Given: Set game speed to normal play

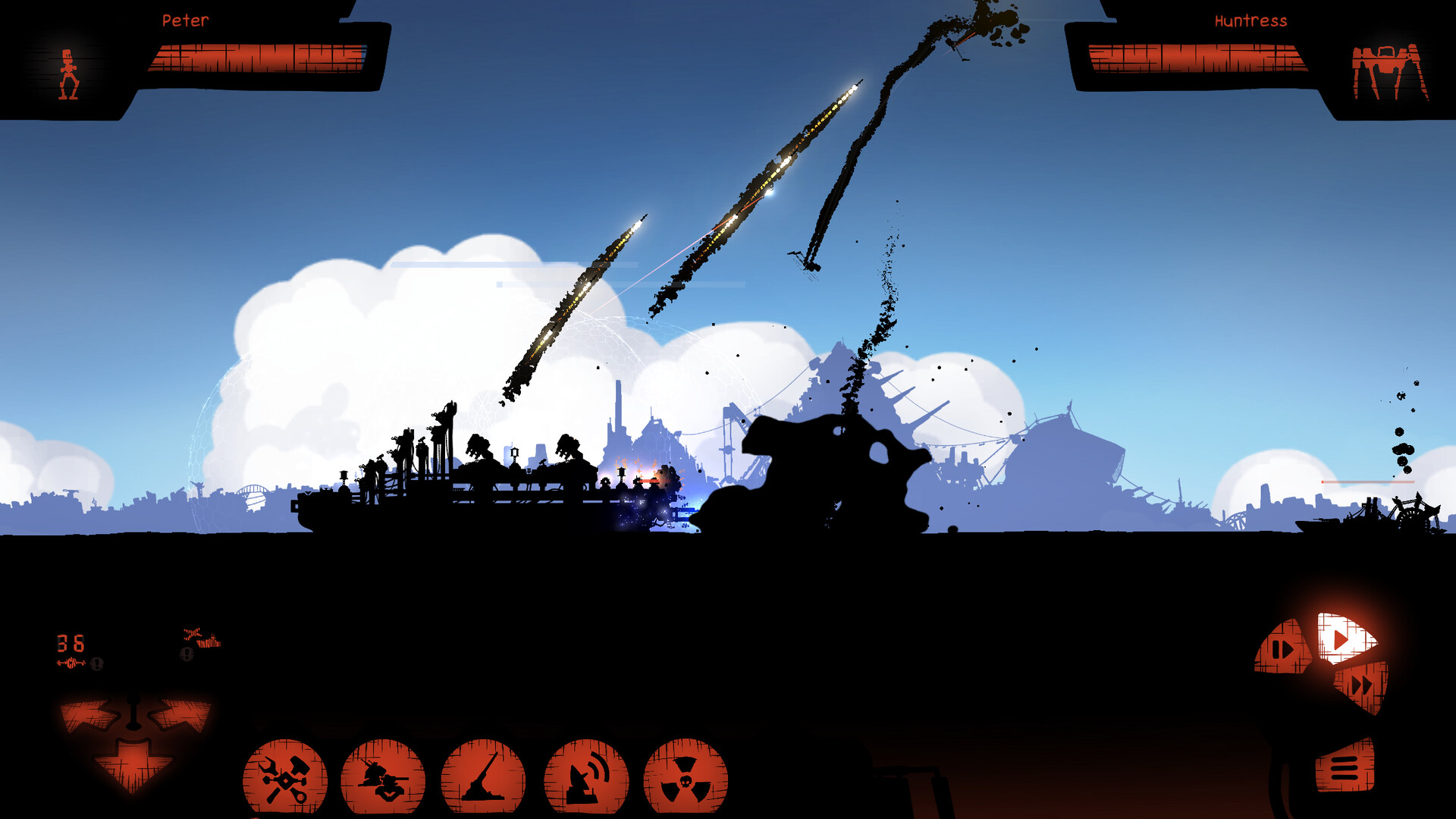Looking at the screenshot, I should click(1343, 639).
